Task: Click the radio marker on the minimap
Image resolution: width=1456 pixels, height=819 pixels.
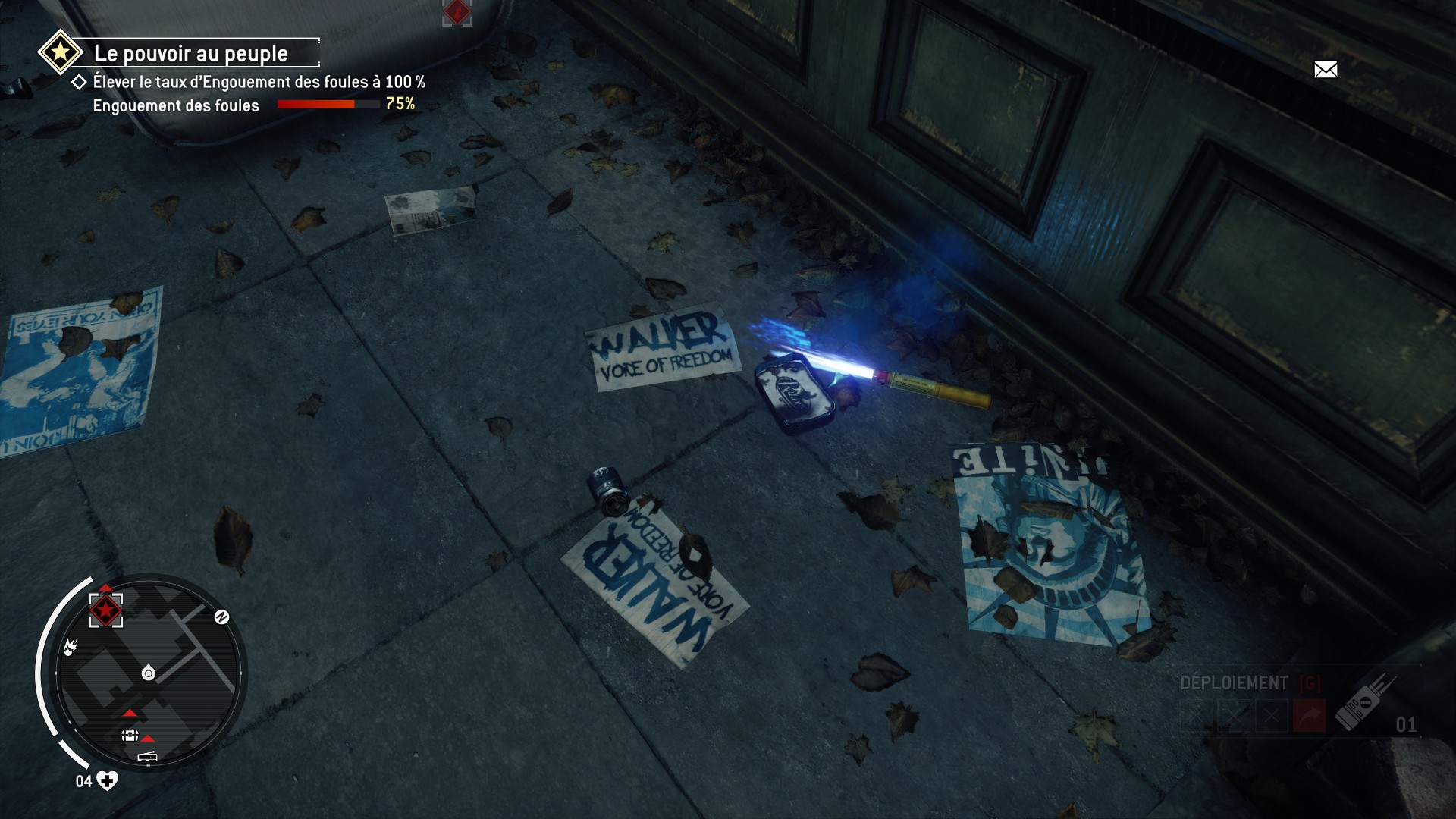Action: 147,756
